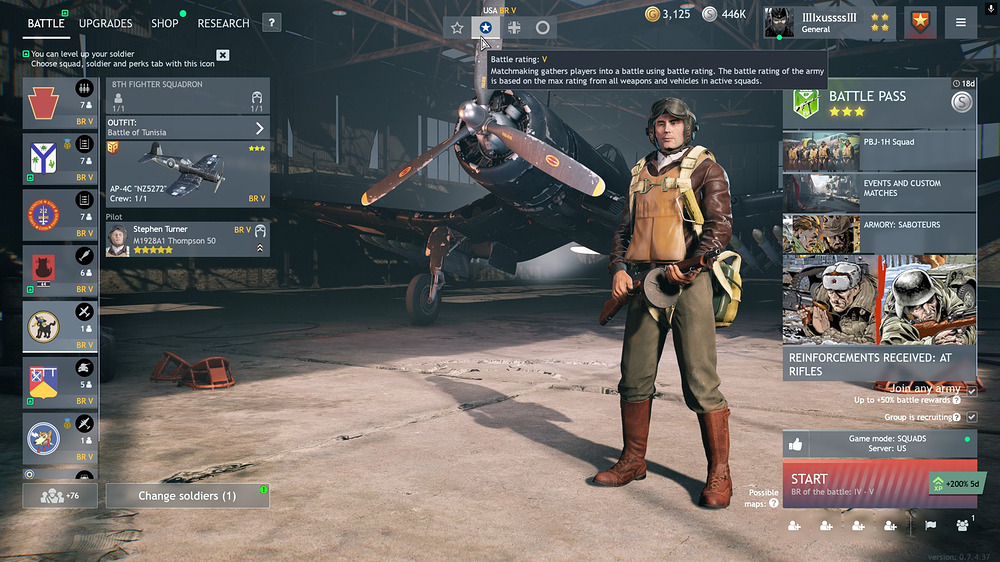View the PBJ-1H Squad offer

[878, 151]
